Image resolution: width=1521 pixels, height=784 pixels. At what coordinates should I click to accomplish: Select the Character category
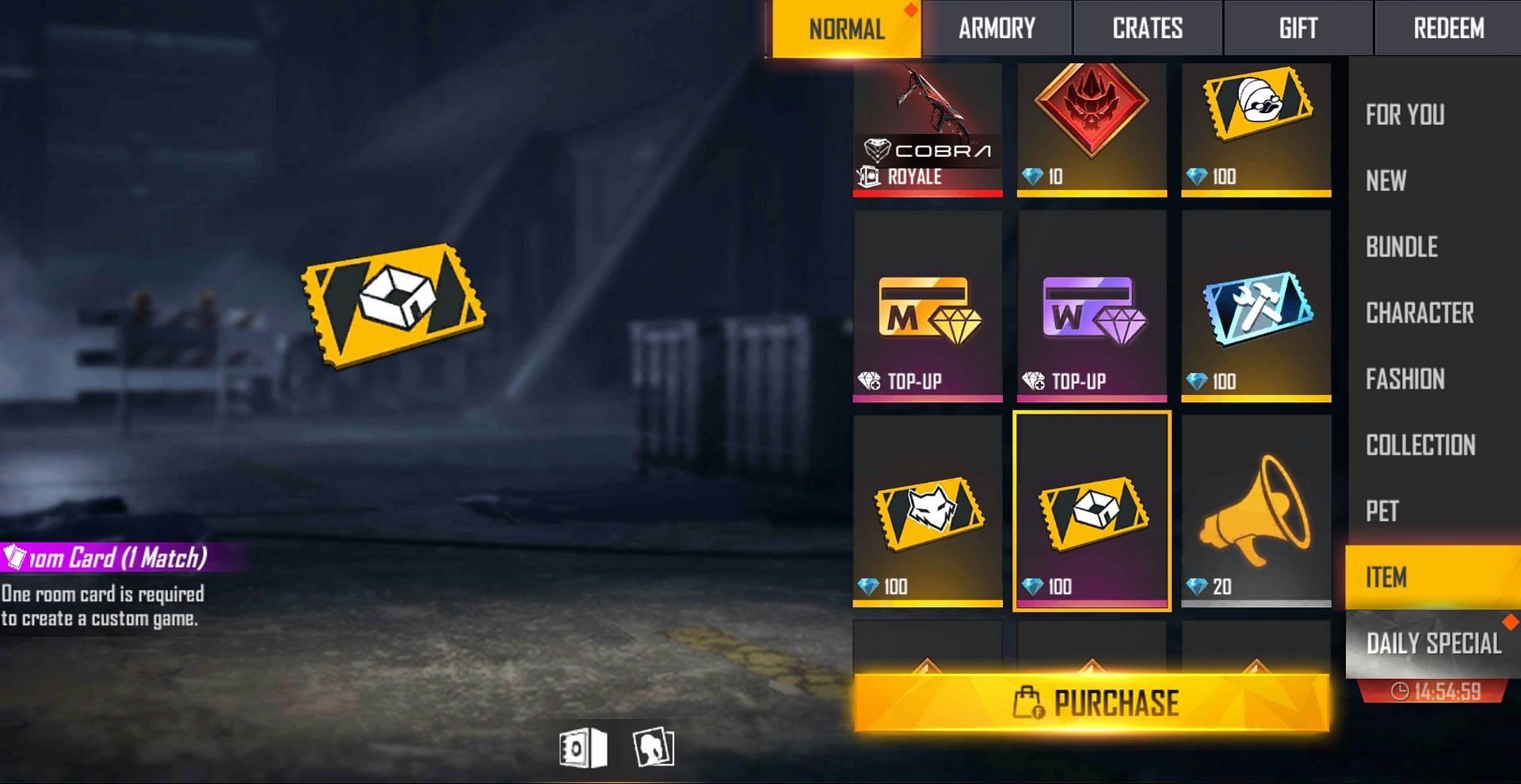tap(1420, 313)
